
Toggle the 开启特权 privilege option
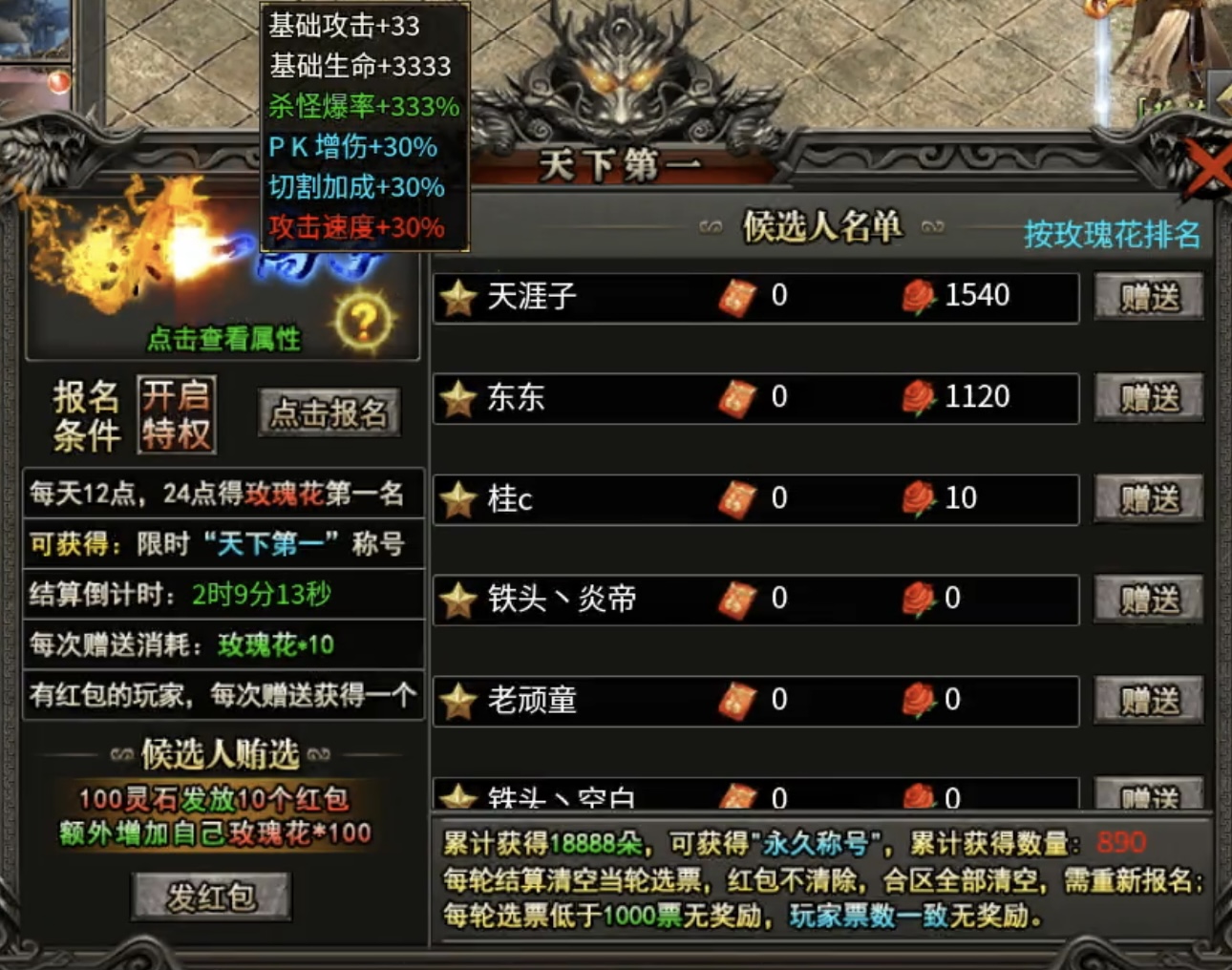(x=175, y=413)
